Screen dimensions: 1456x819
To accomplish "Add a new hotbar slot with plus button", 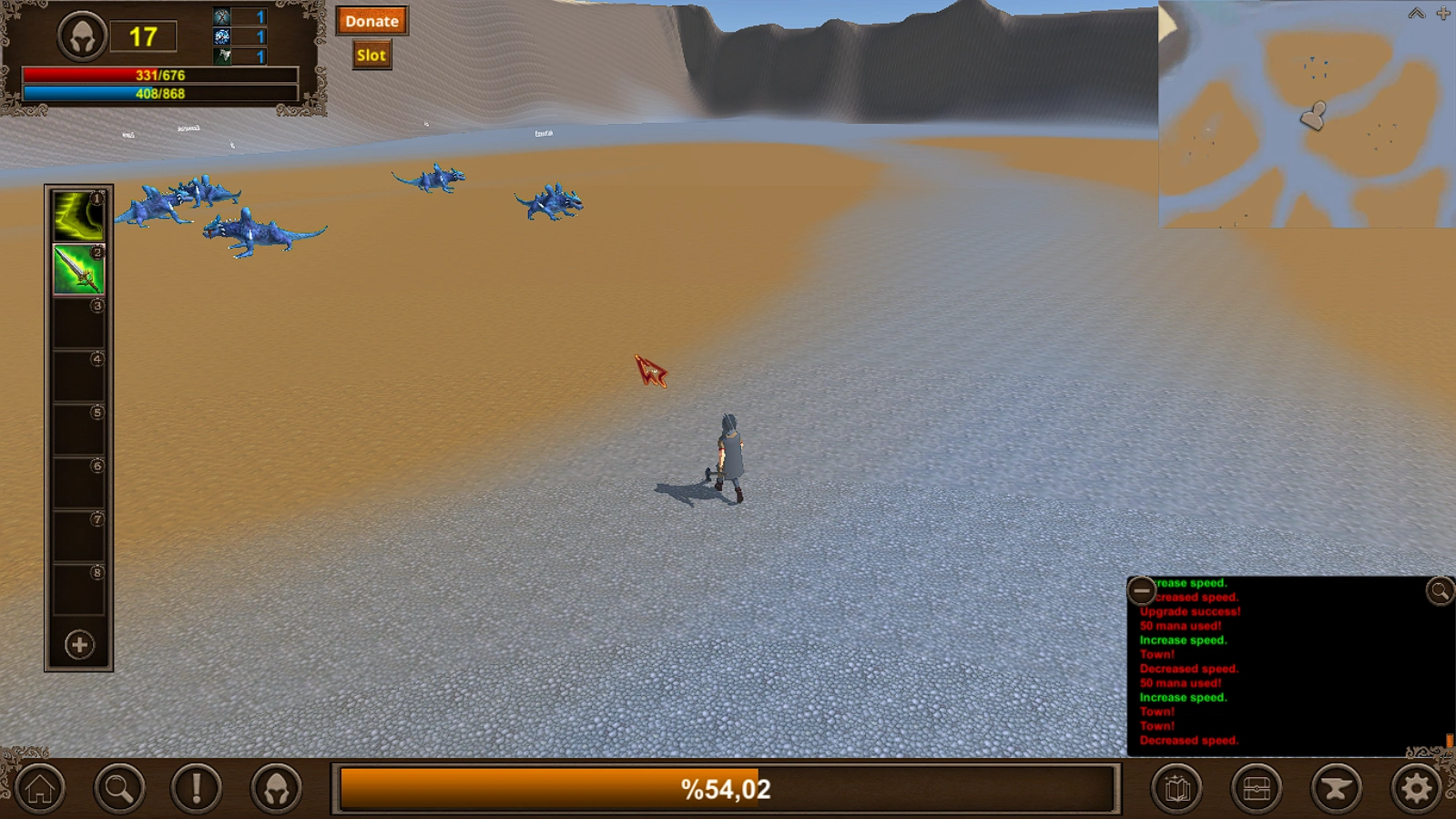I will (x=78, y=645).
